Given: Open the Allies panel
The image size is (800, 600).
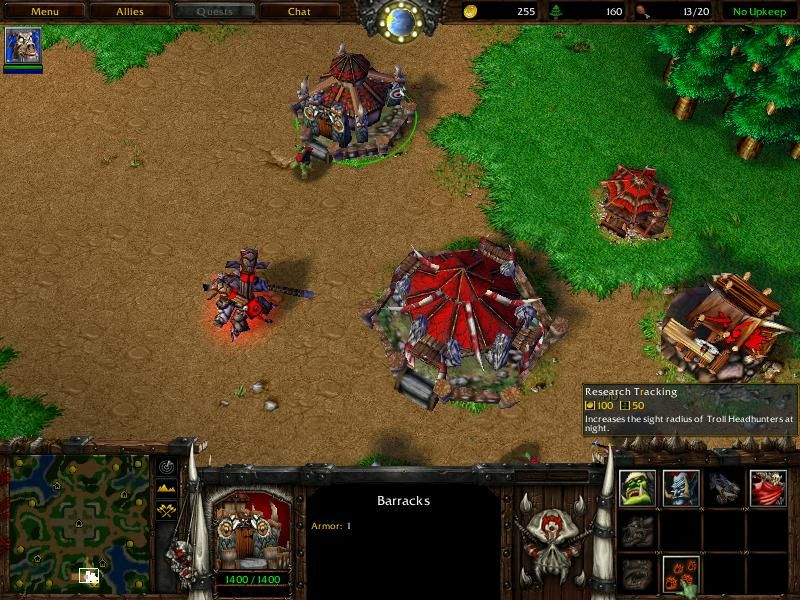Looking at the screenshot, I should (x=129, y=12).
